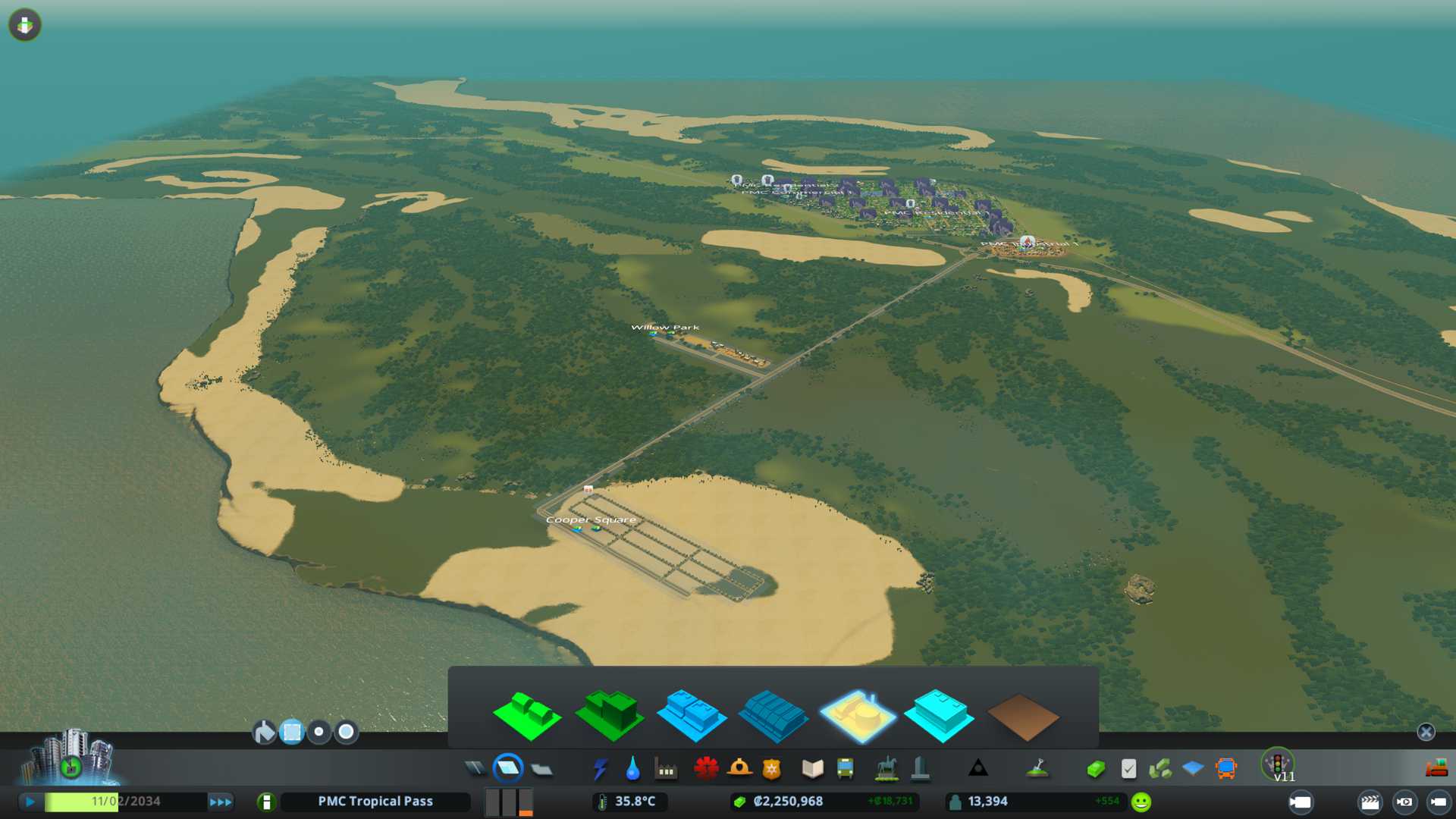The image size is (1456, 819).
Task: Select the marquee zoning tool
Action: click(x=292, y=732)
